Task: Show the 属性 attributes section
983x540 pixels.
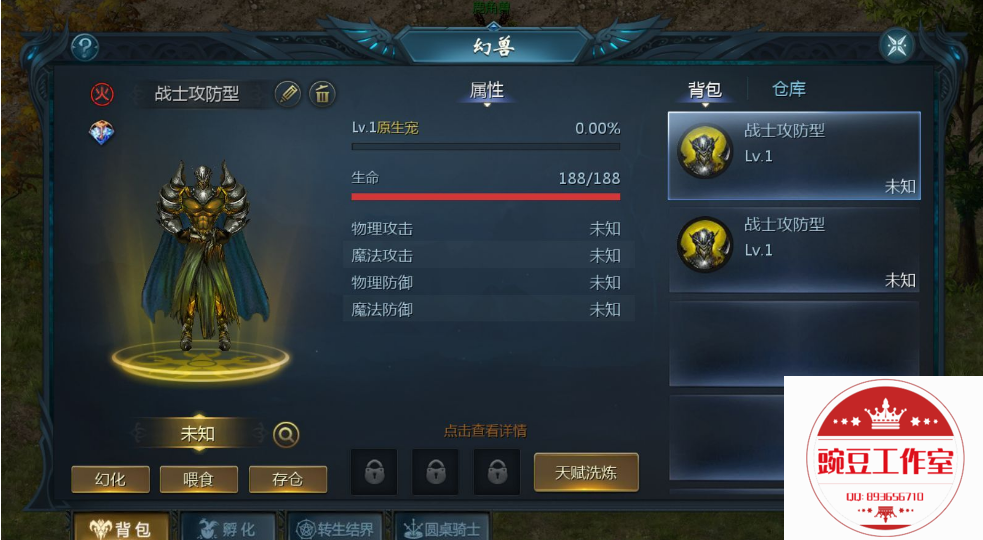Action: point(486,91)
